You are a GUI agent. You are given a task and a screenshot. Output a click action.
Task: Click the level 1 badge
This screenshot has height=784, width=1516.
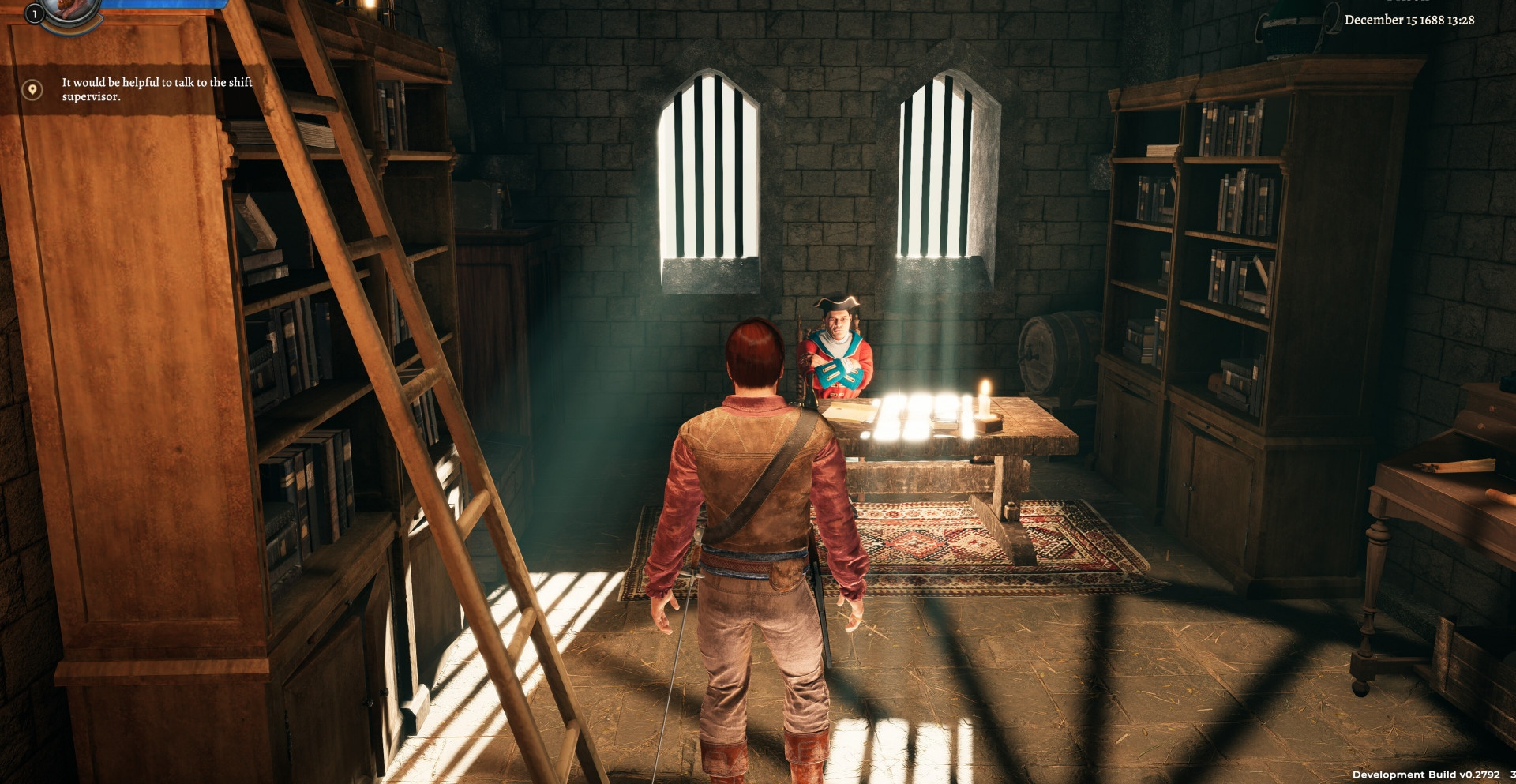[35, 13]
